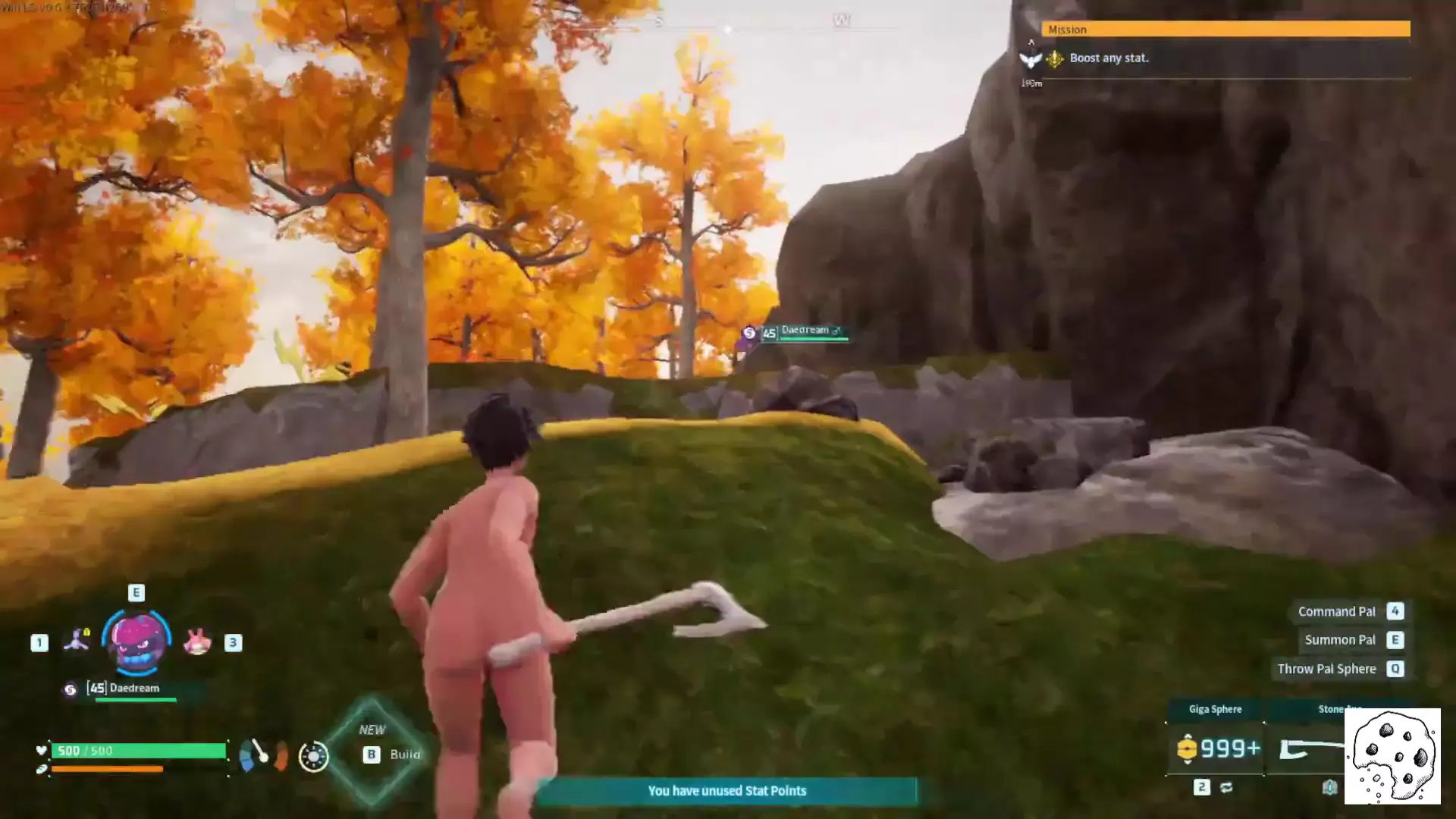Open the Mission tracker header
Viewport: 1456px width, 819px height.
(x=1225, y=29)
